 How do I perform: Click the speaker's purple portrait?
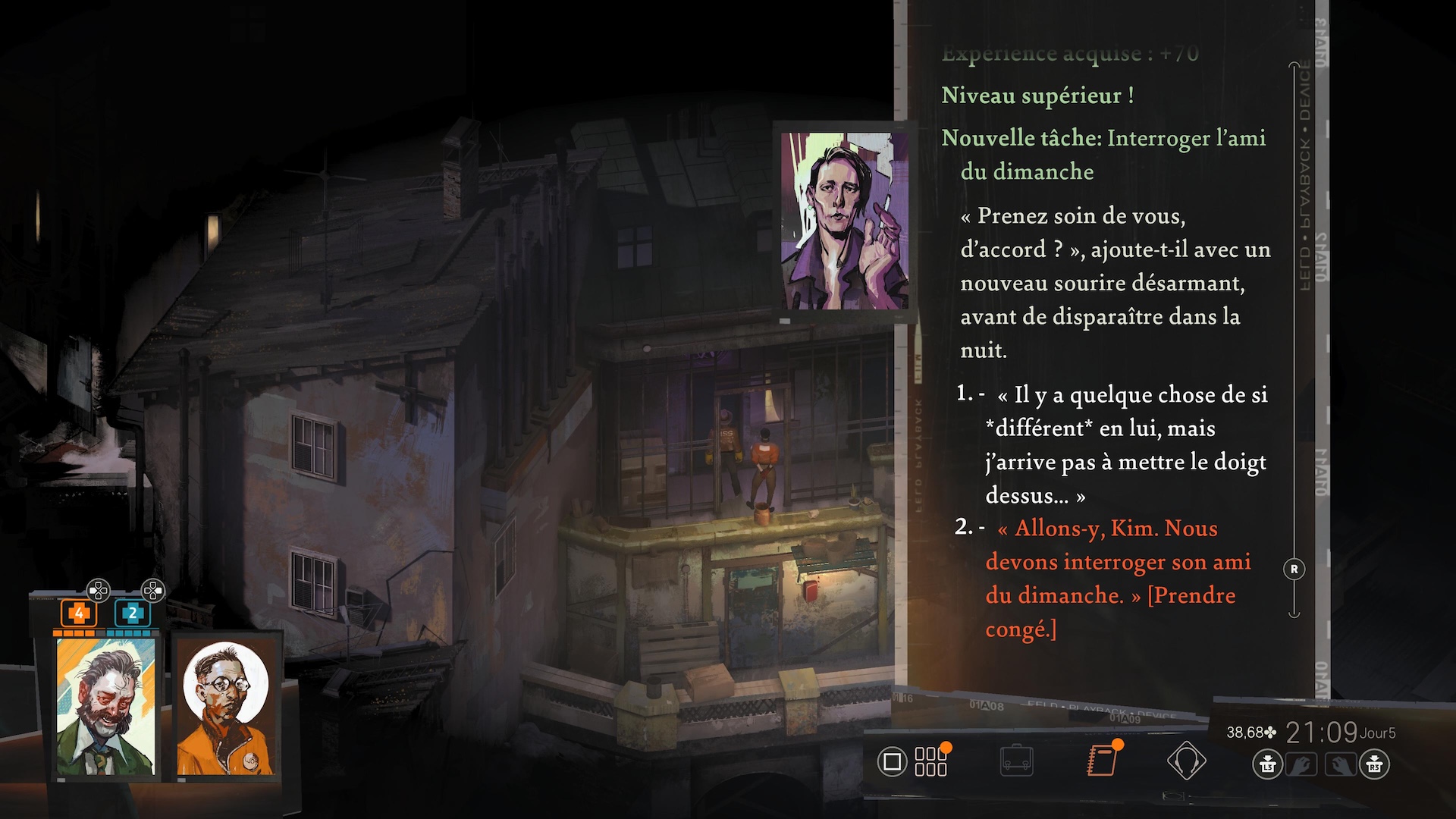click(x=844, y=221)
